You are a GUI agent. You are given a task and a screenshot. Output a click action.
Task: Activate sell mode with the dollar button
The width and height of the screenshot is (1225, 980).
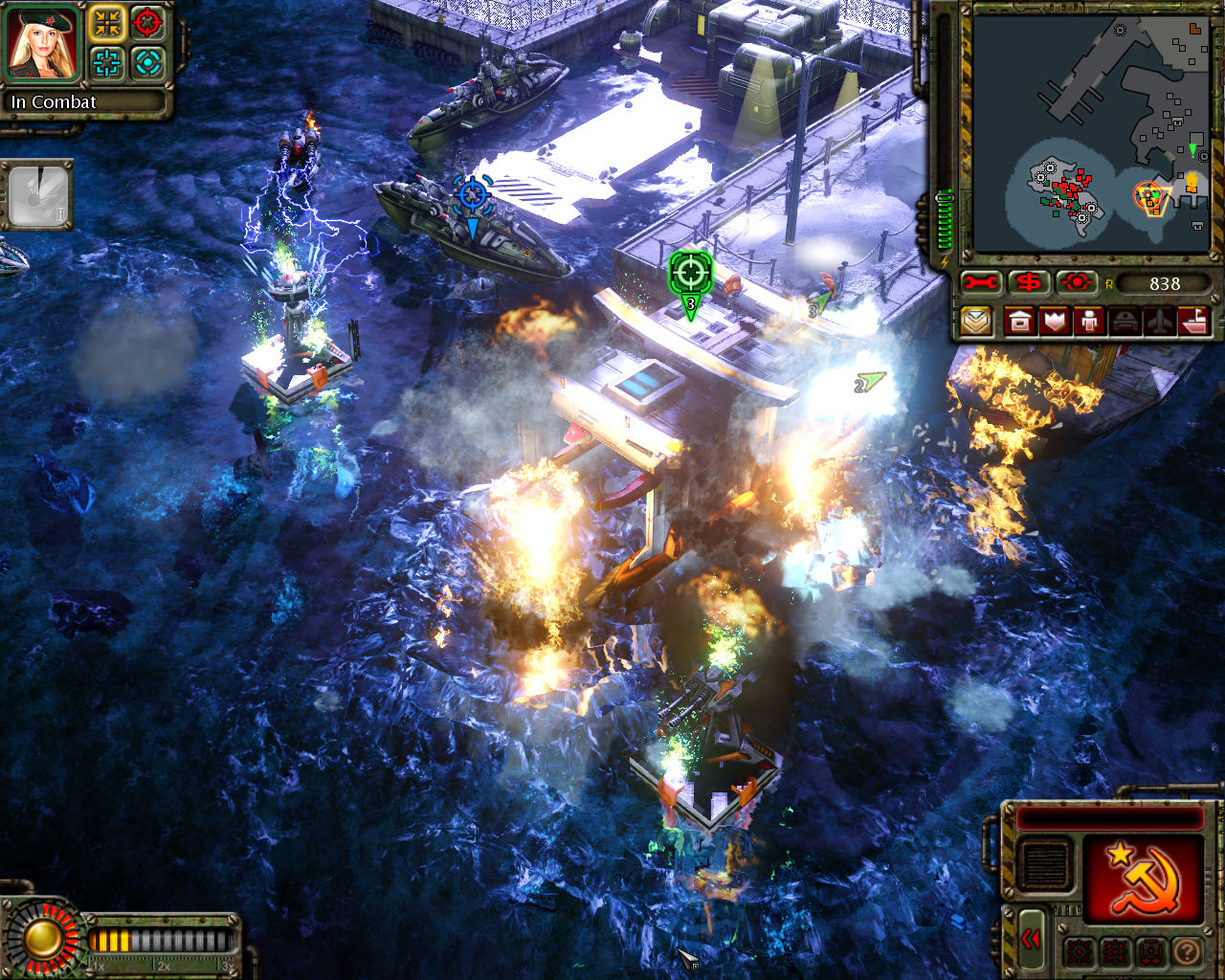pyautogui.click(x=1029, y=283)
